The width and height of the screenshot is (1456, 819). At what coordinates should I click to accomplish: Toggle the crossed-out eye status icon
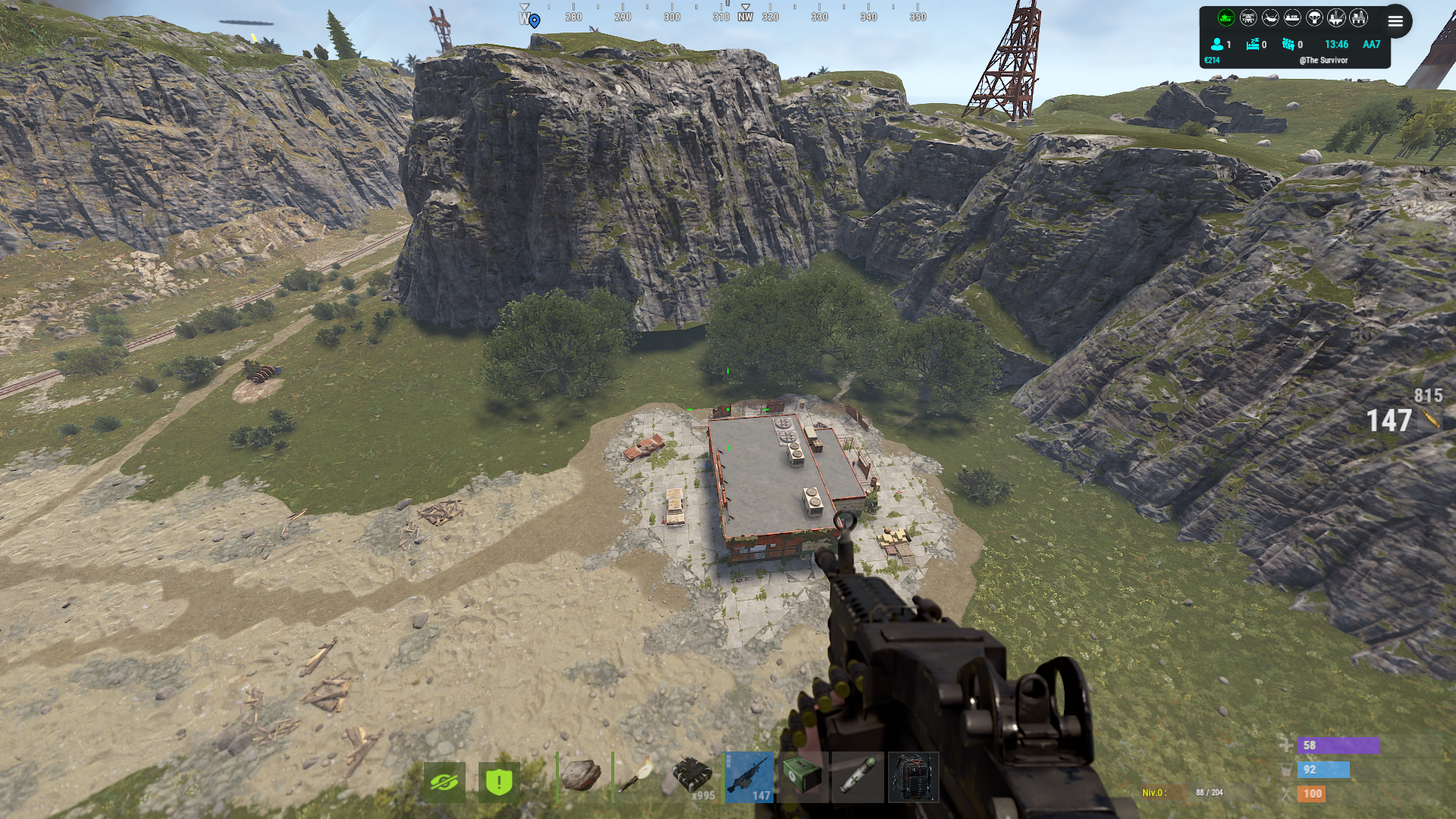444,782
